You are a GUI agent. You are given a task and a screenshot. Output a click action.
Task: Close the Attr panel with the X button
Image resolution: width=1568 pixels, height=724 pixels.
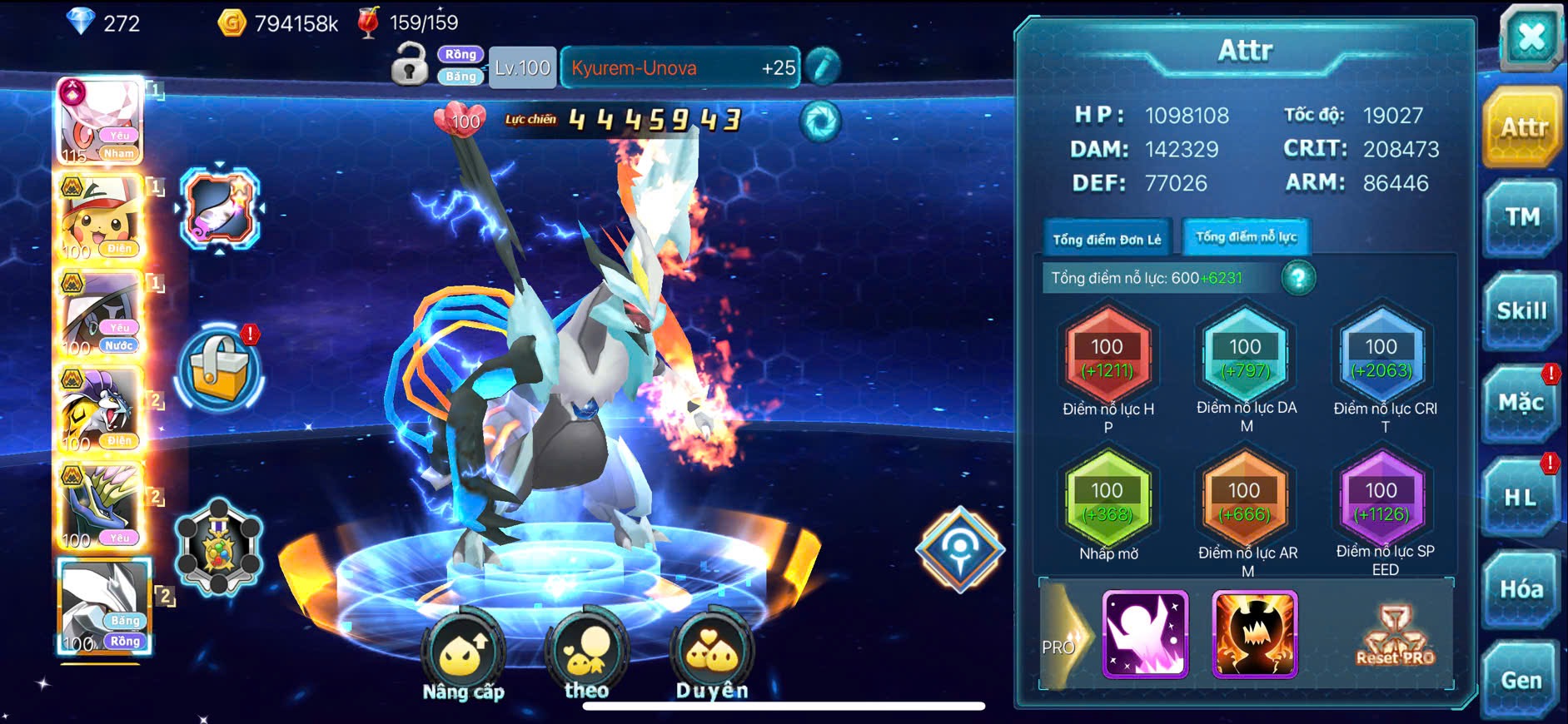coord(1531,37)
